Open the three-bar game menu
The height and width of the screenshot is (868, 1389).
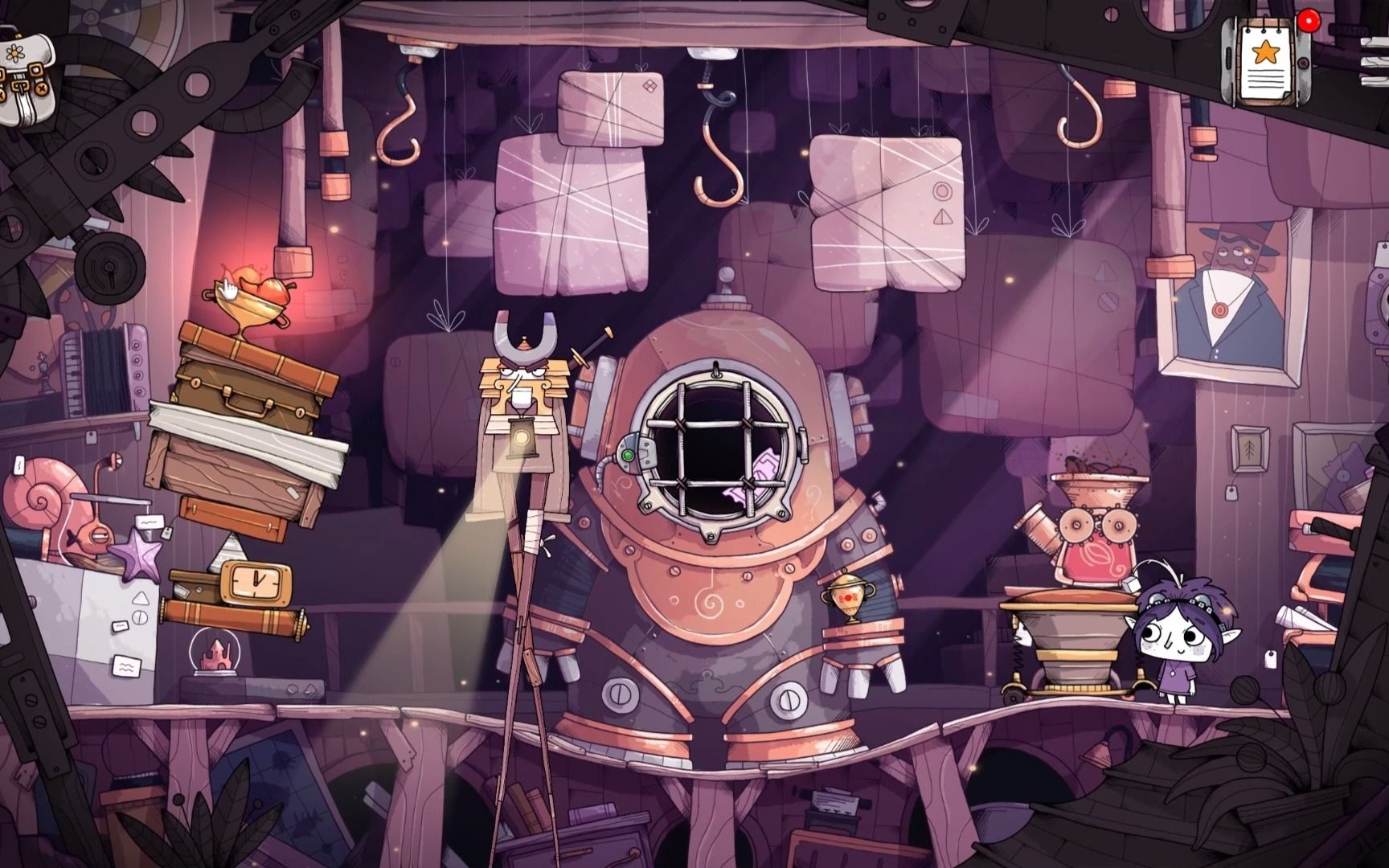[x=1376, y=60]
